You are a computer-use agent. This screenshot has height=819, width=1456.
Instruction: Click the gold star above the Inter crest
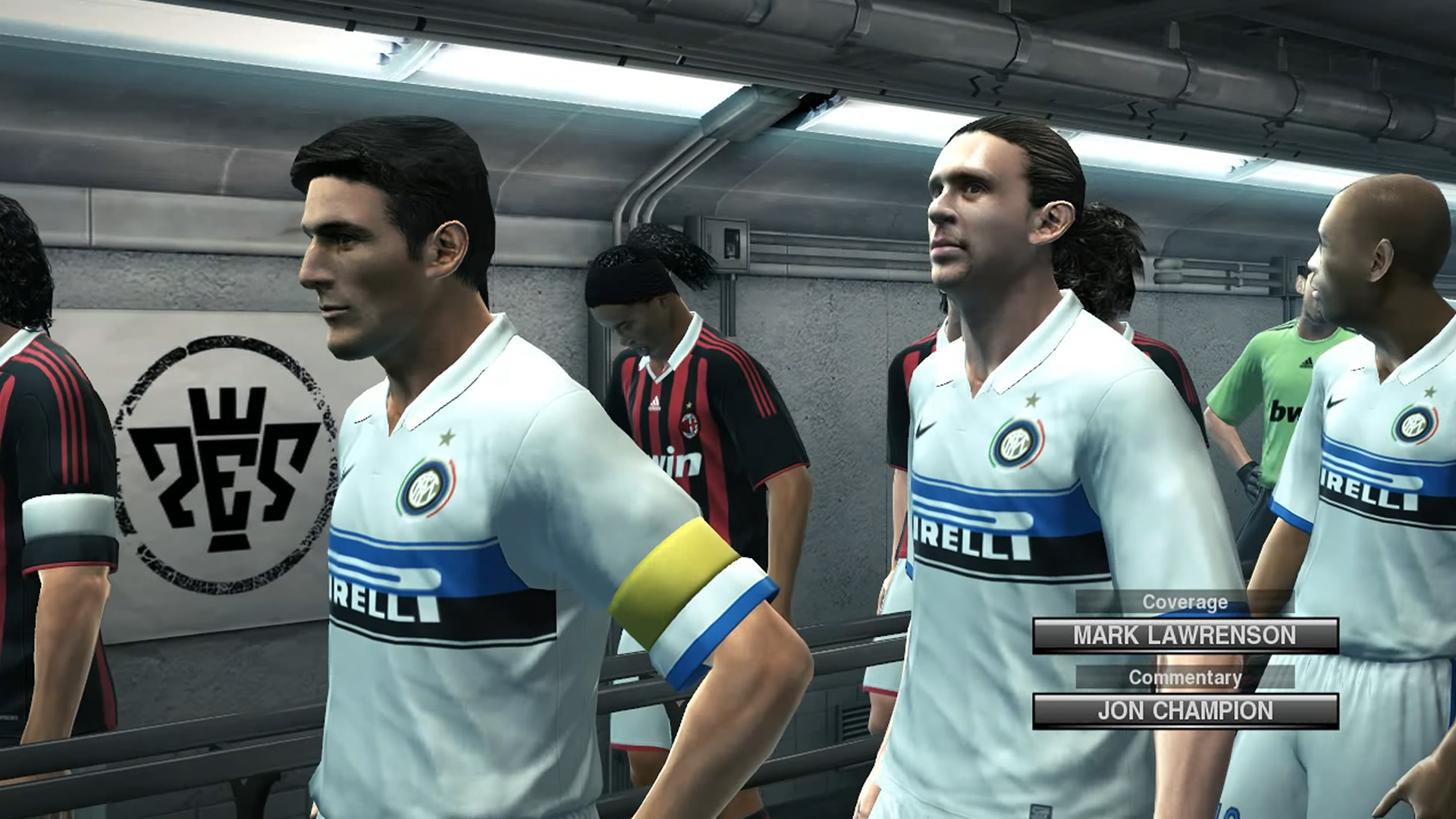coord(447,435)
